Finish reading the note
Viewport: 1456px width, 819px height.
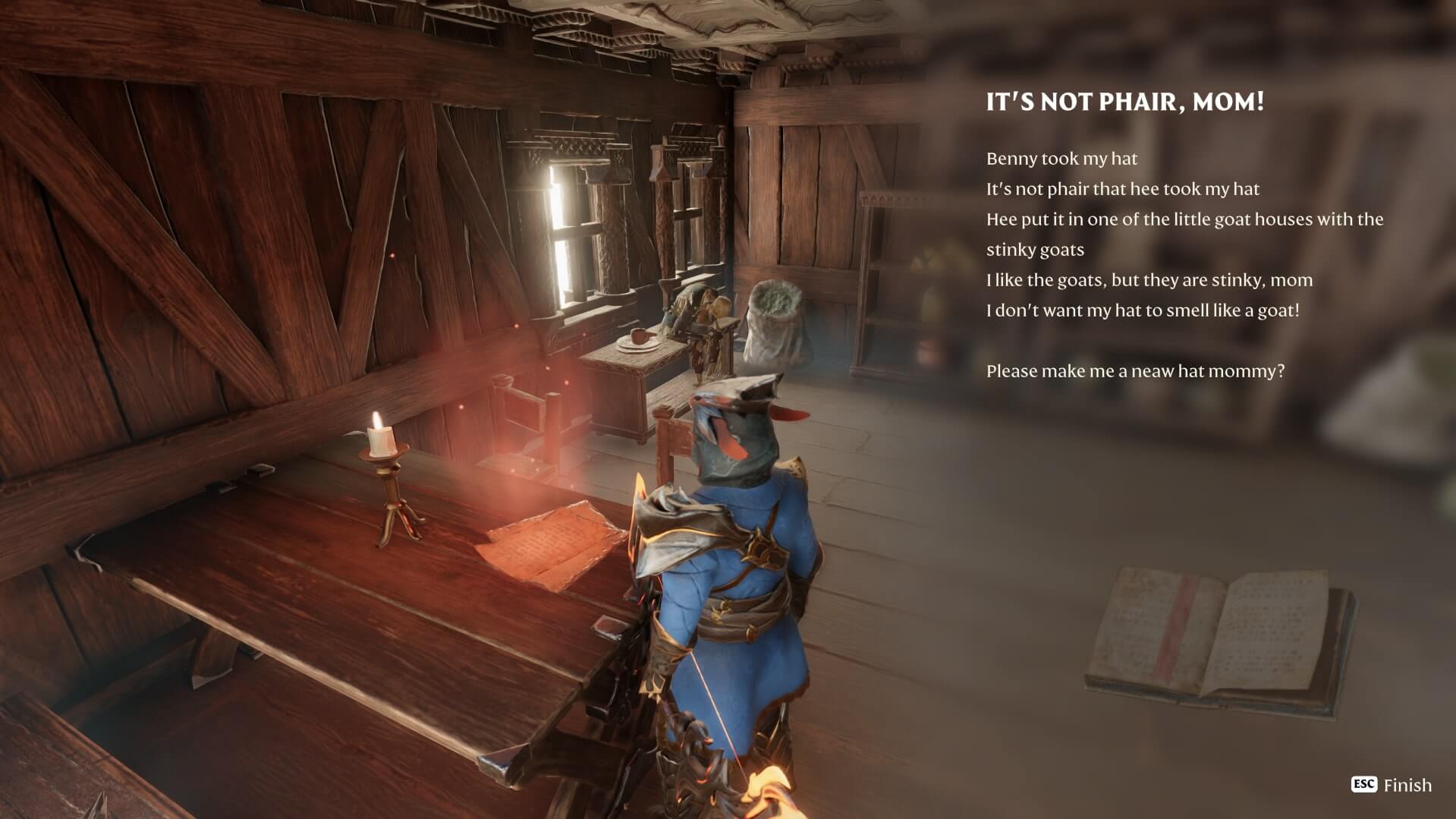pyautogui.click(x=1392, y=785)
